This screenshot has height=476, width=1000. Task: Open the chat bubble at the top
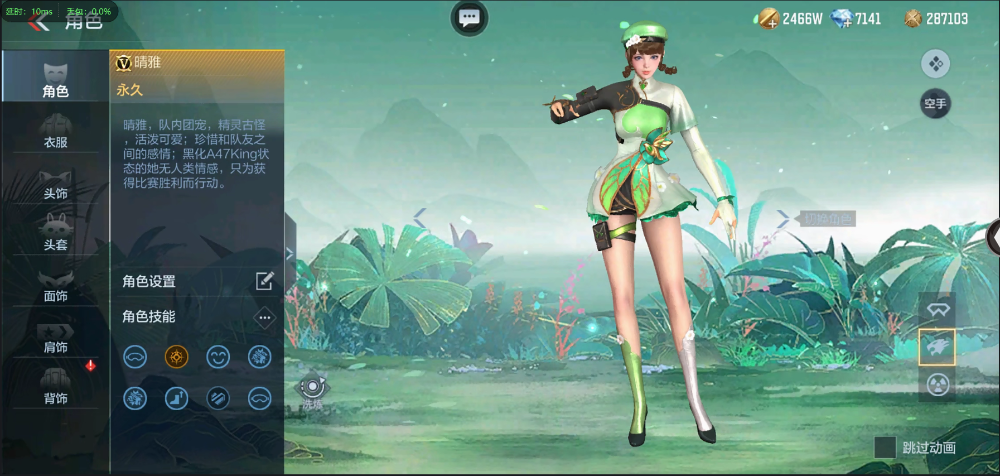pyautogui.click(x=469, y=17)
